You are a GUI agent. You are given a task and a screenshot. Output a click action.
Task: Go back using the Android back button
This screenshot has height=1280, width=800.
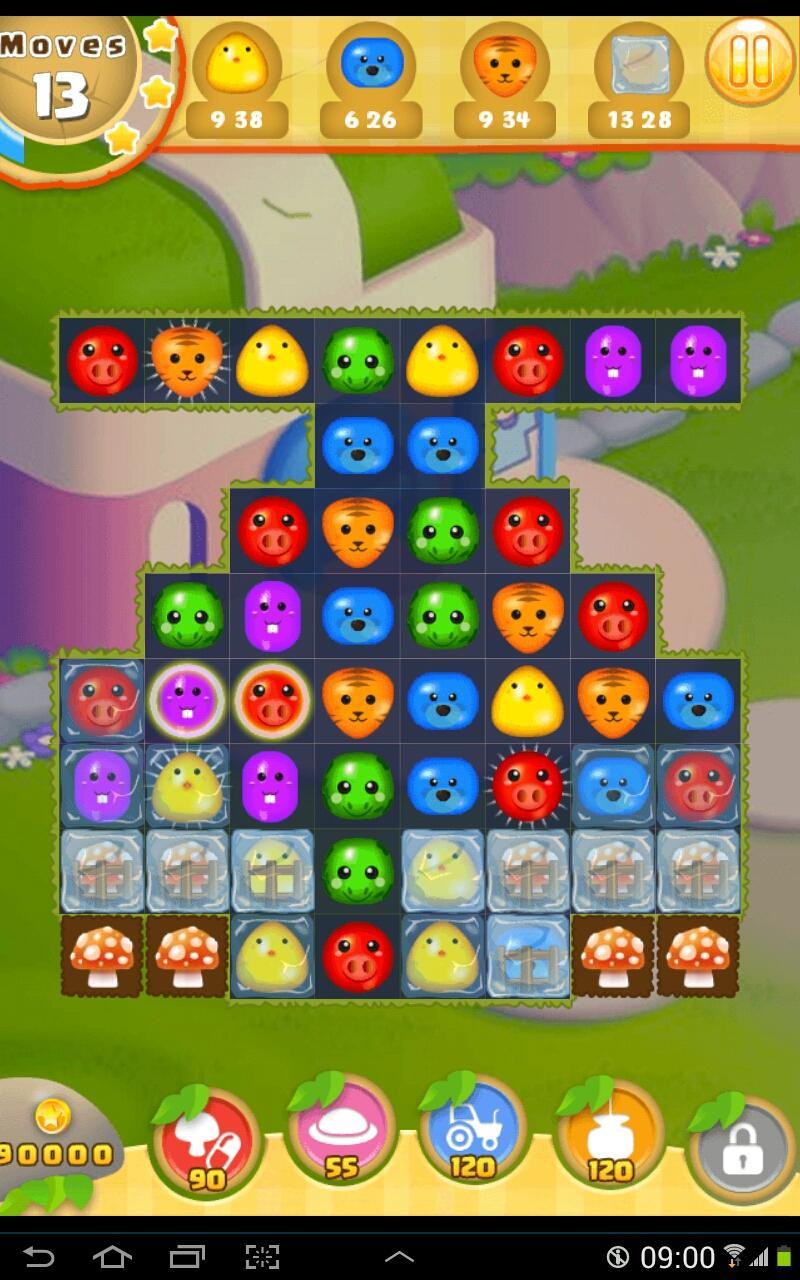coord(38,1255)
